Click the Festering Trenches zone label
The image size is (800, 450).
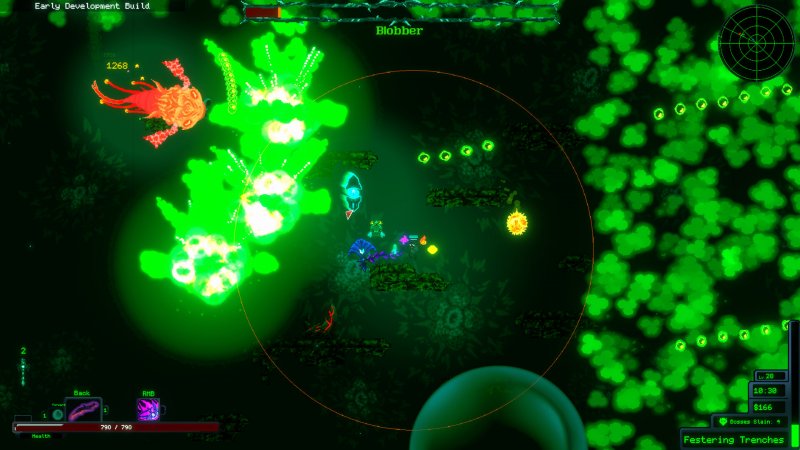[734, 439]
